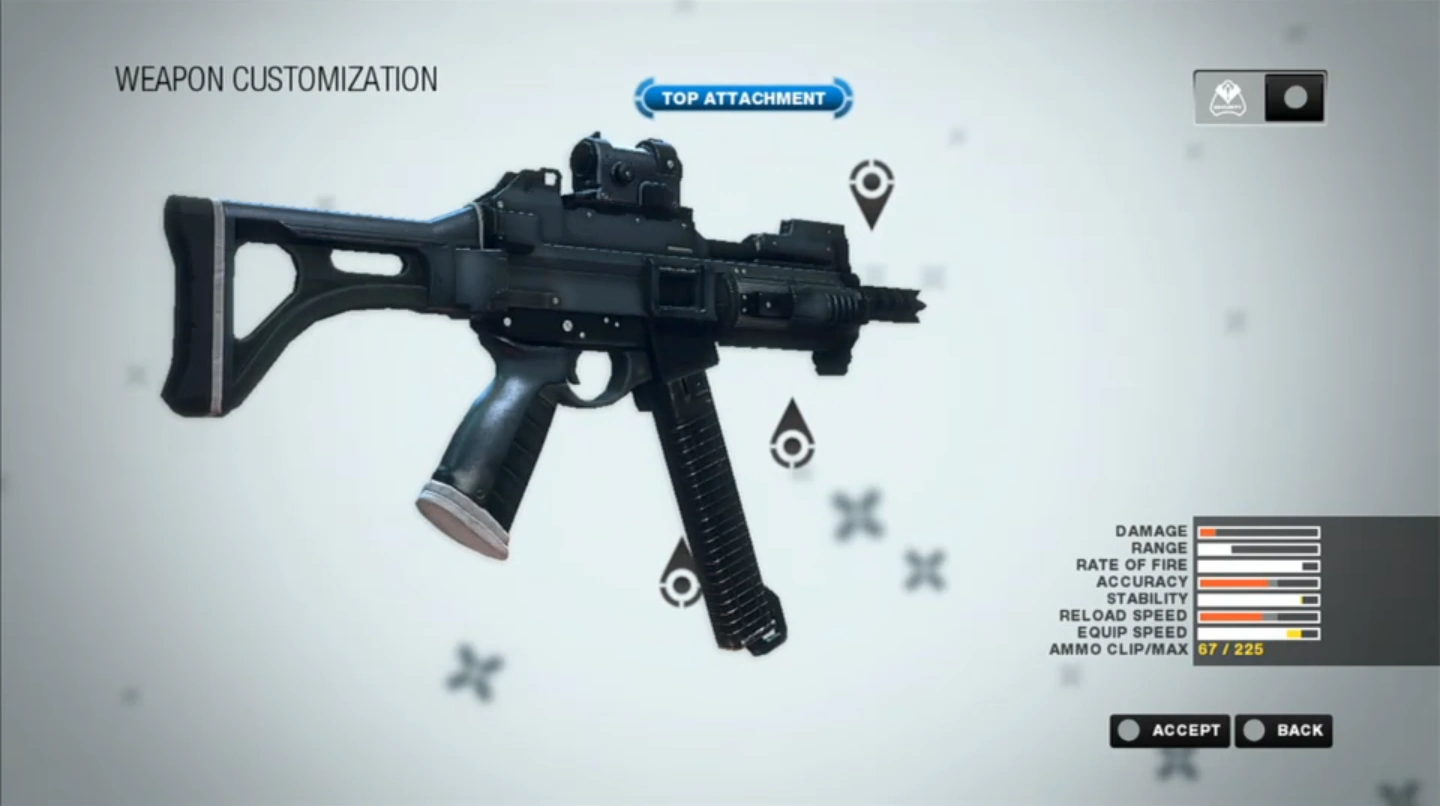
Task: Cycle to the next attachment category arrow
Action: pos(844,98)
